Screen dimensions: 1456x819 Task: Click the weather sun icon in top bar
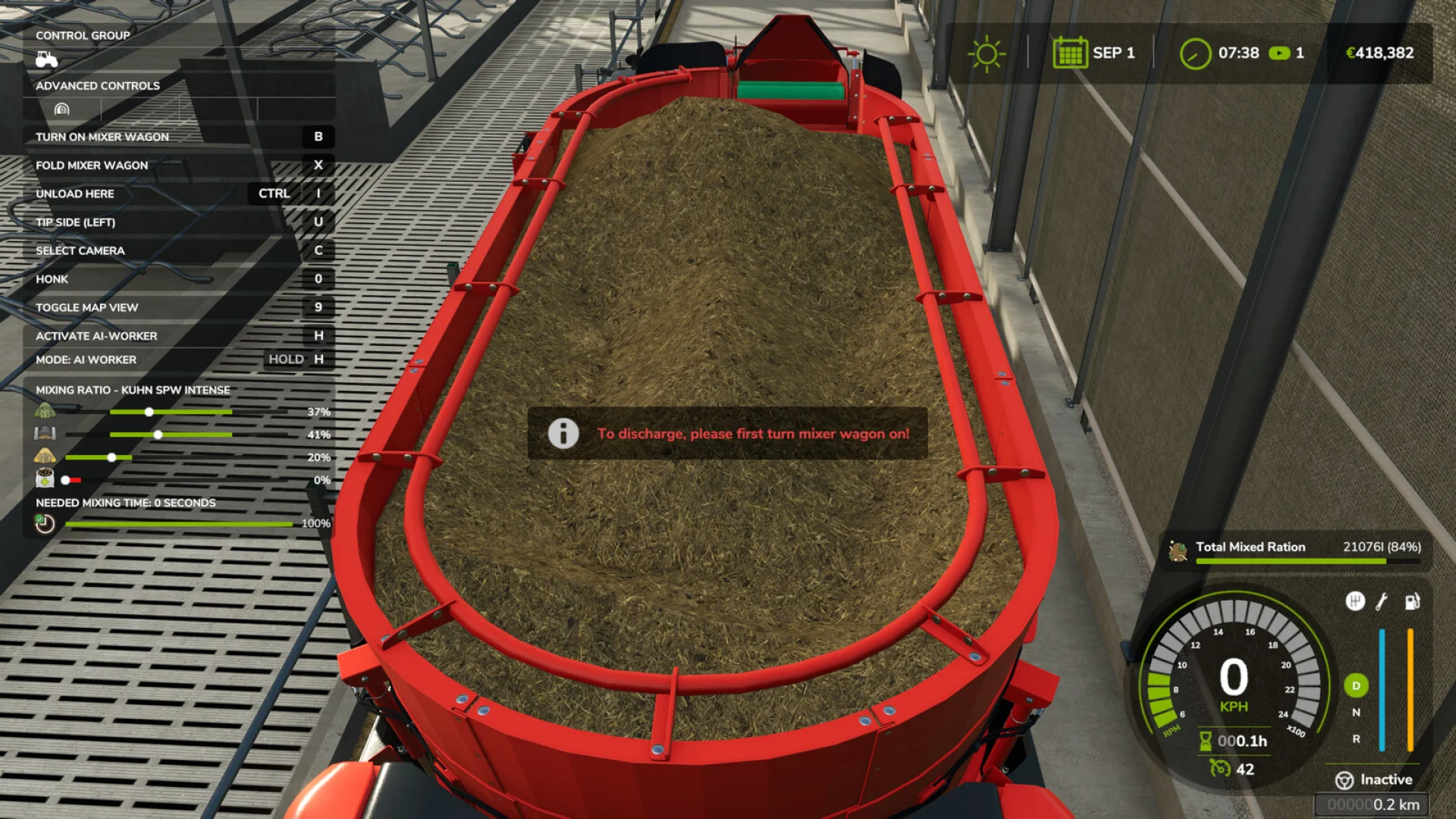pyautogui.click(x=986, y=53)
